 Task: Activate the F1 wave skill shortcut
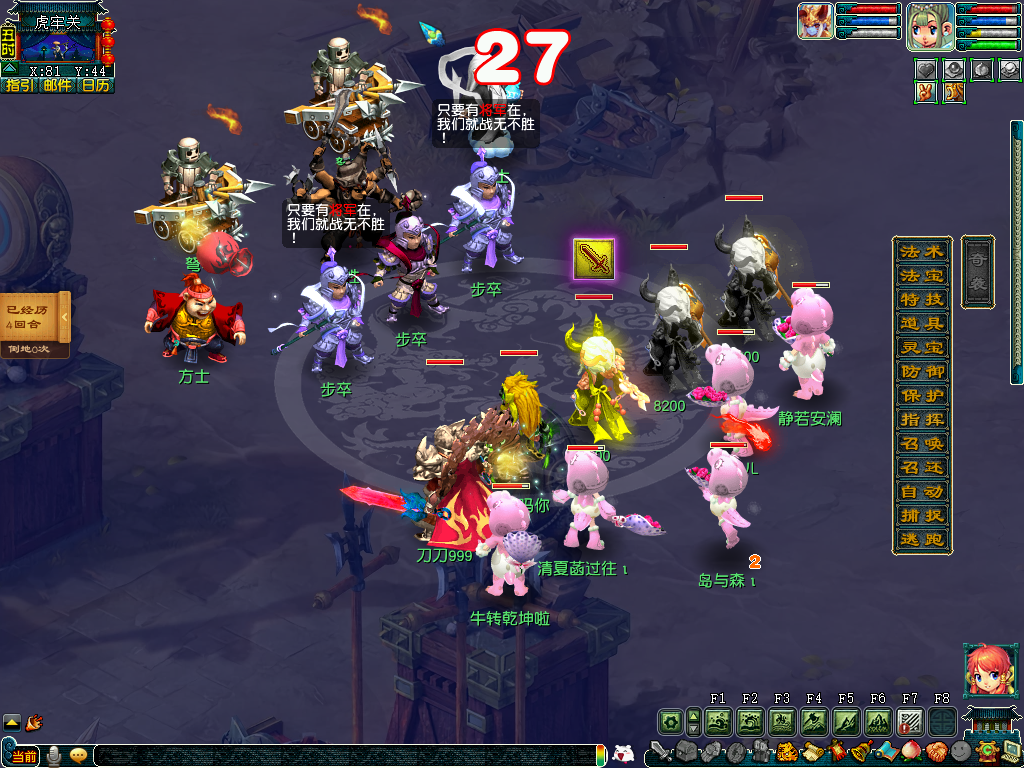(718, 720)
